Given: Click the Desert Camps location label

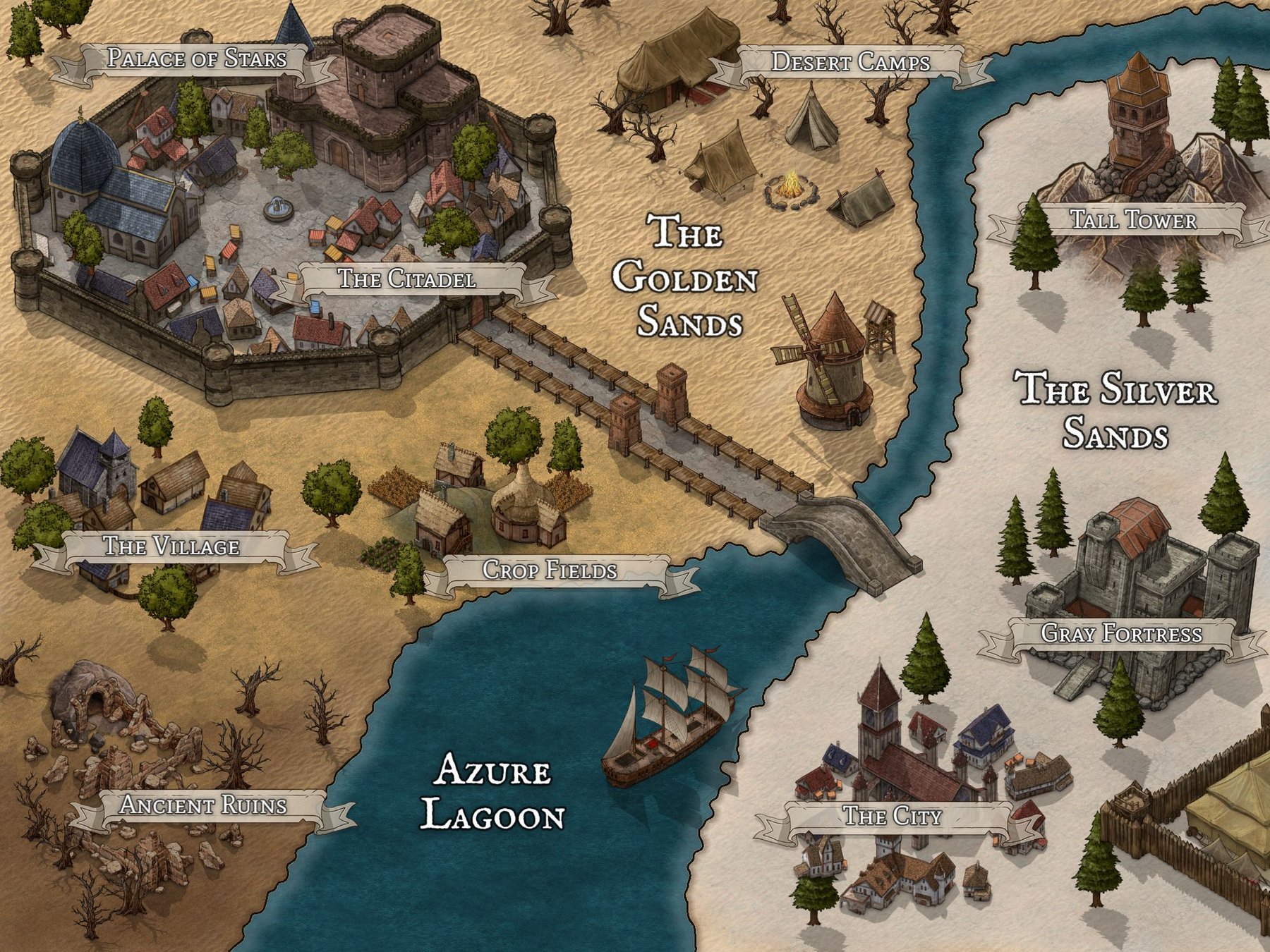Looking at the screenshot, I should [850, 63].
